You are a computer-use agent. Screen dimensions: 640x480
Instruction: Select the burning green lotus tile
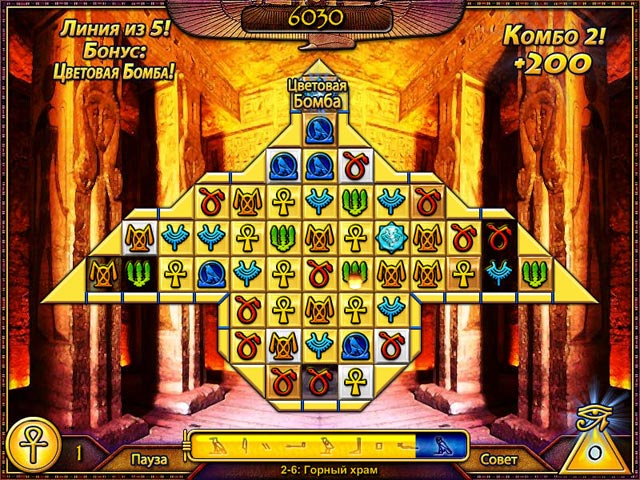click(x=354, y=271)
